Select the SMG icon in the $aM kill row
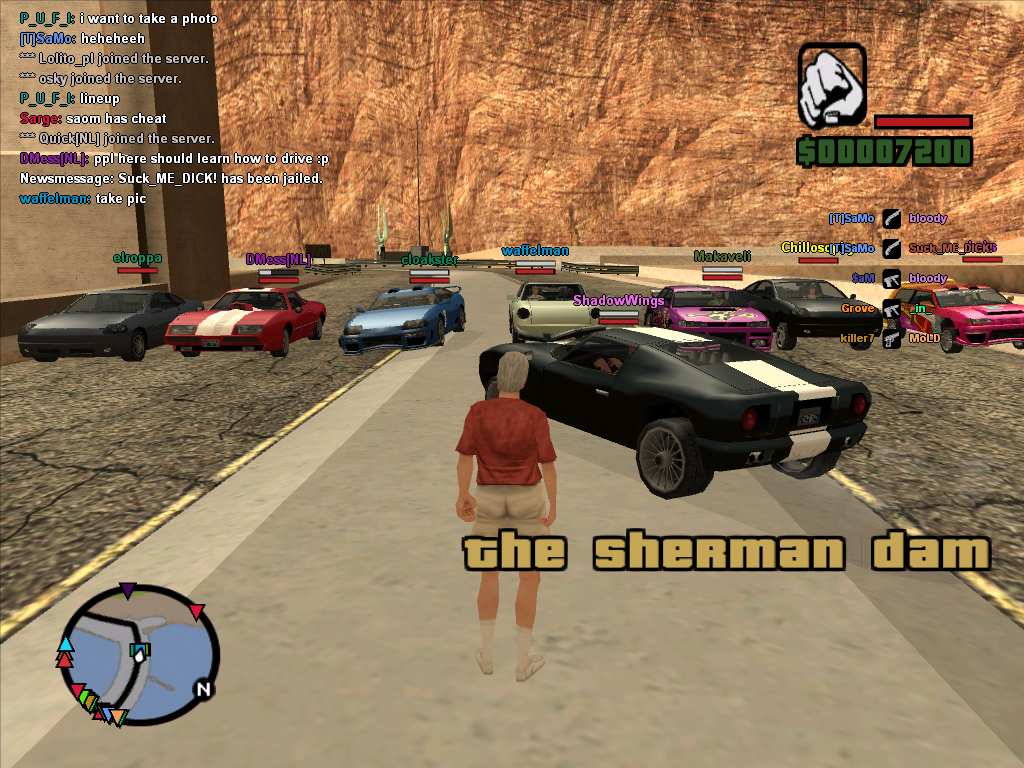 (891, 279)
